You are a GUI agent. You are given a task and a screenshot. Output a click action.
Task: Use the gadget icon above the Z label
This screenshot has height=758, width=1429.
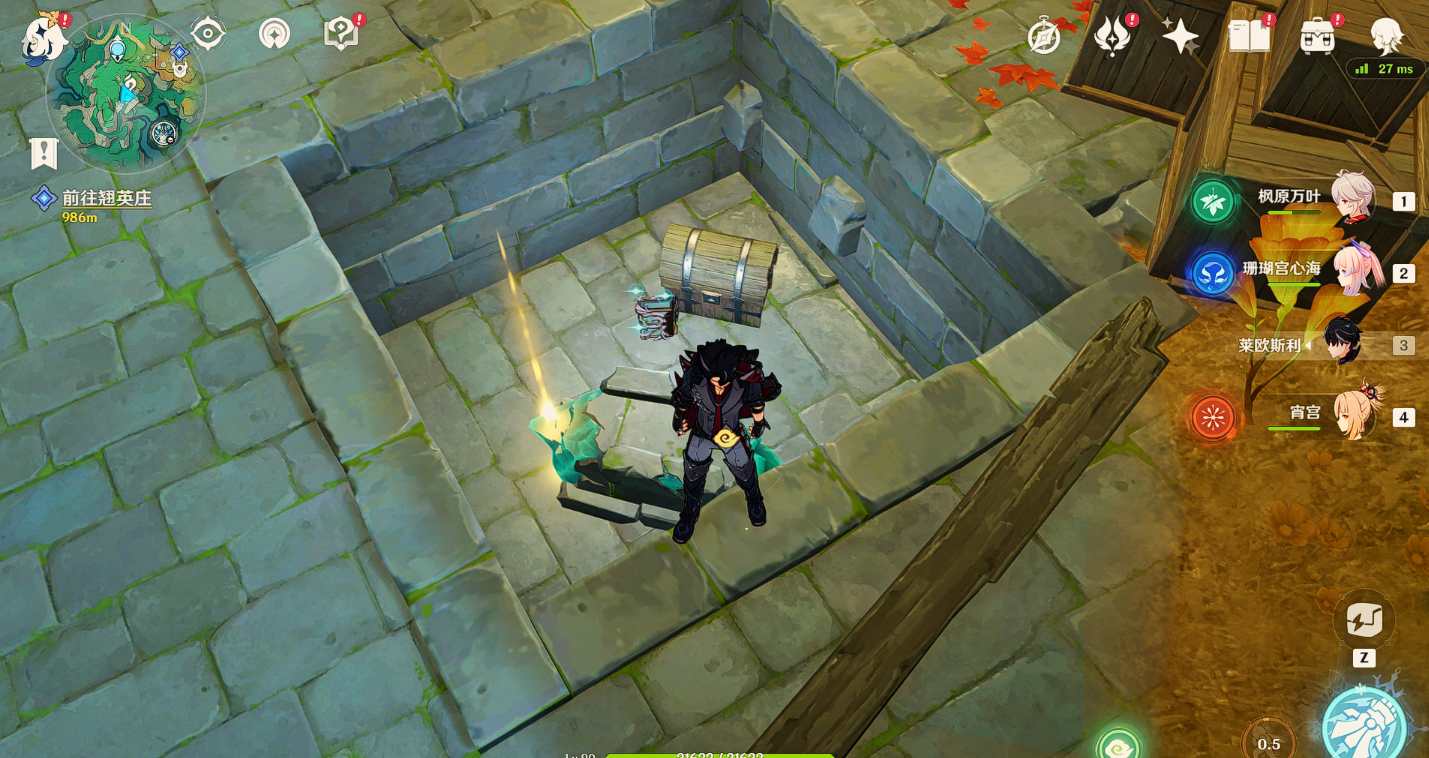click(x=1364, y=620)
